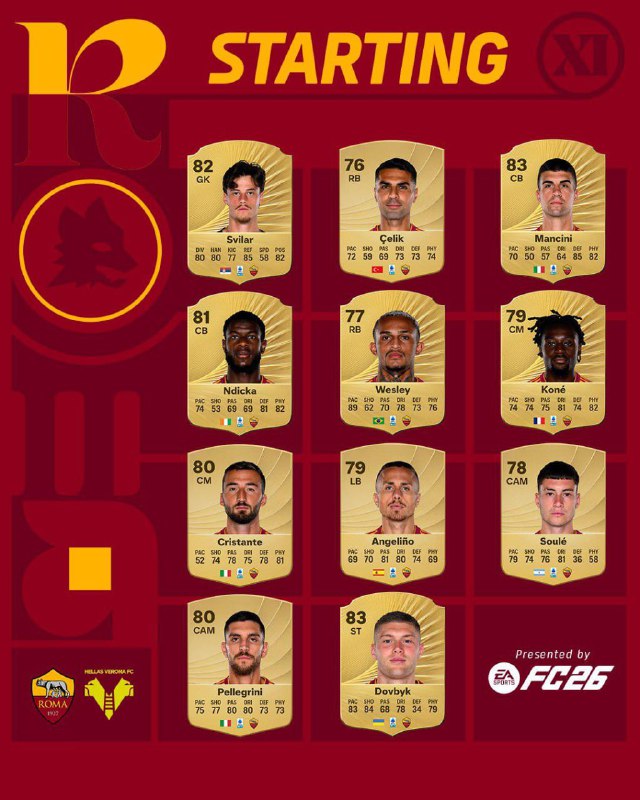
Task: Select the Svilar goalkeeper card
Action: point(242,214)
